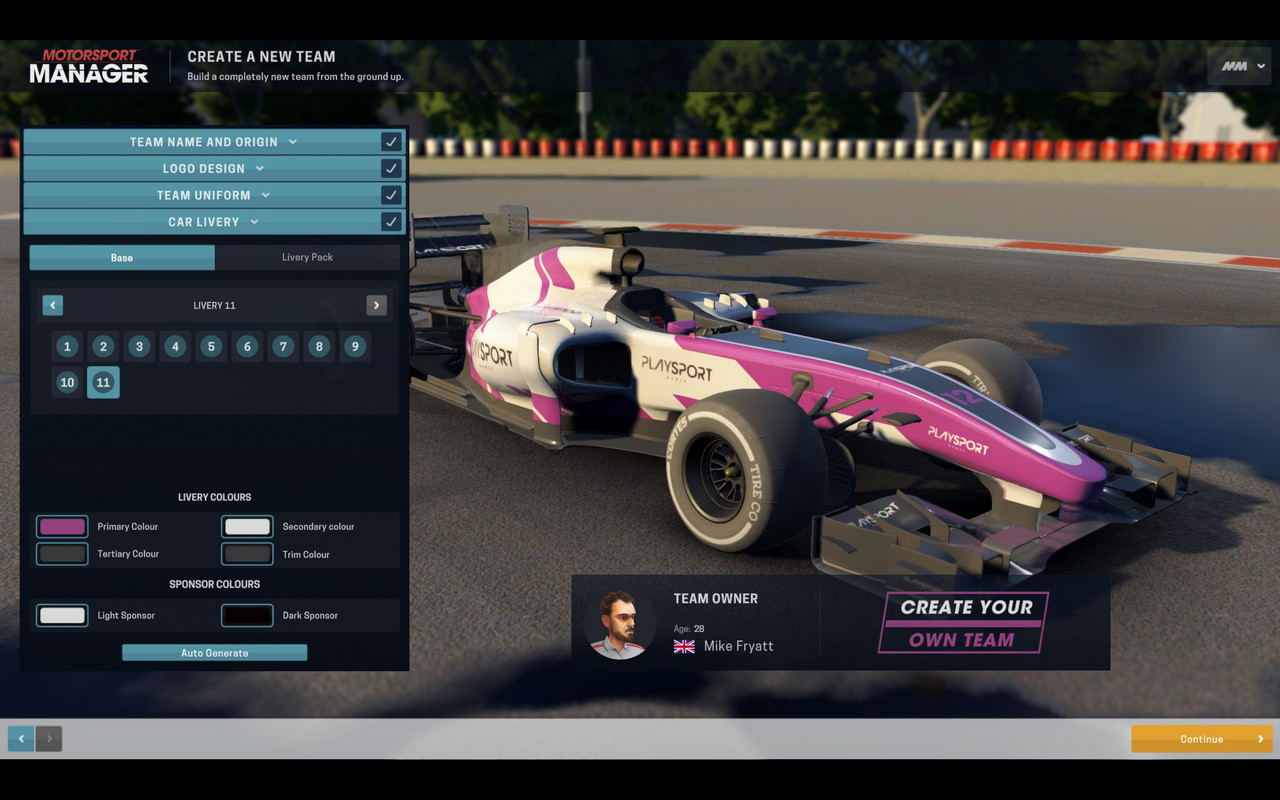Pick livery number 9
This screenshot has width=1280, height=800.
(355, 347)
